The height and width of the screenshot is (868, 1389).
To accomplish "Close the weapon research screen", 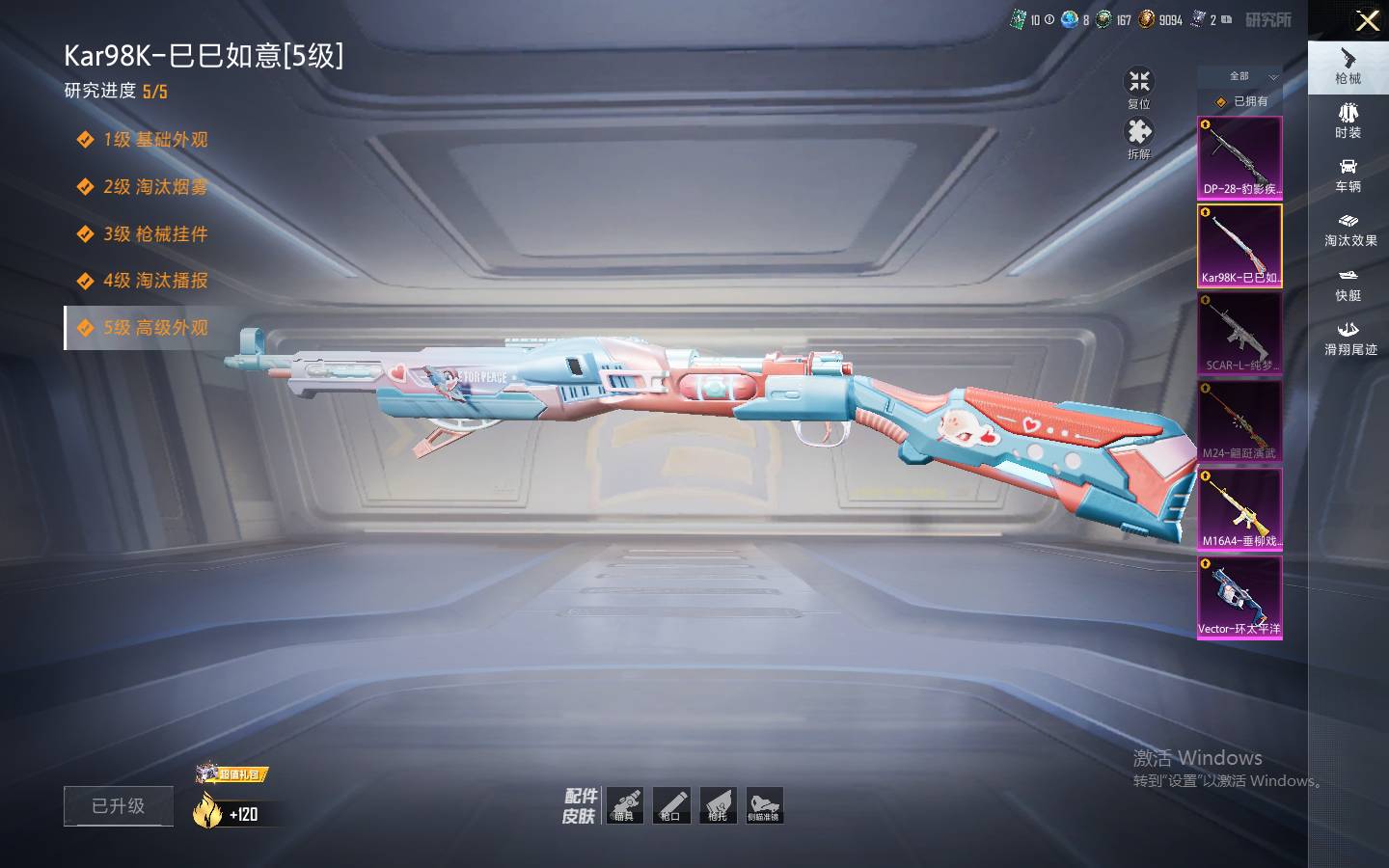I will click(1367, 20).
